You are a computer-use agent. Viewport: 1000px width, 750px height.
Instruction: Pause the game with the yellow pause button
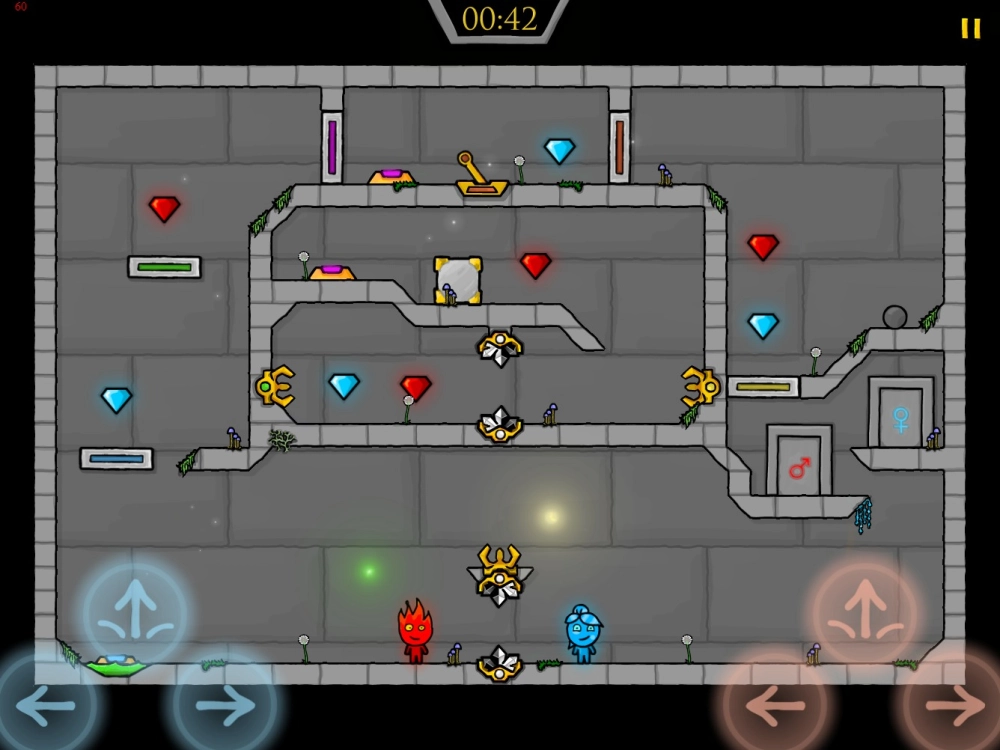(x=970, y=28)
